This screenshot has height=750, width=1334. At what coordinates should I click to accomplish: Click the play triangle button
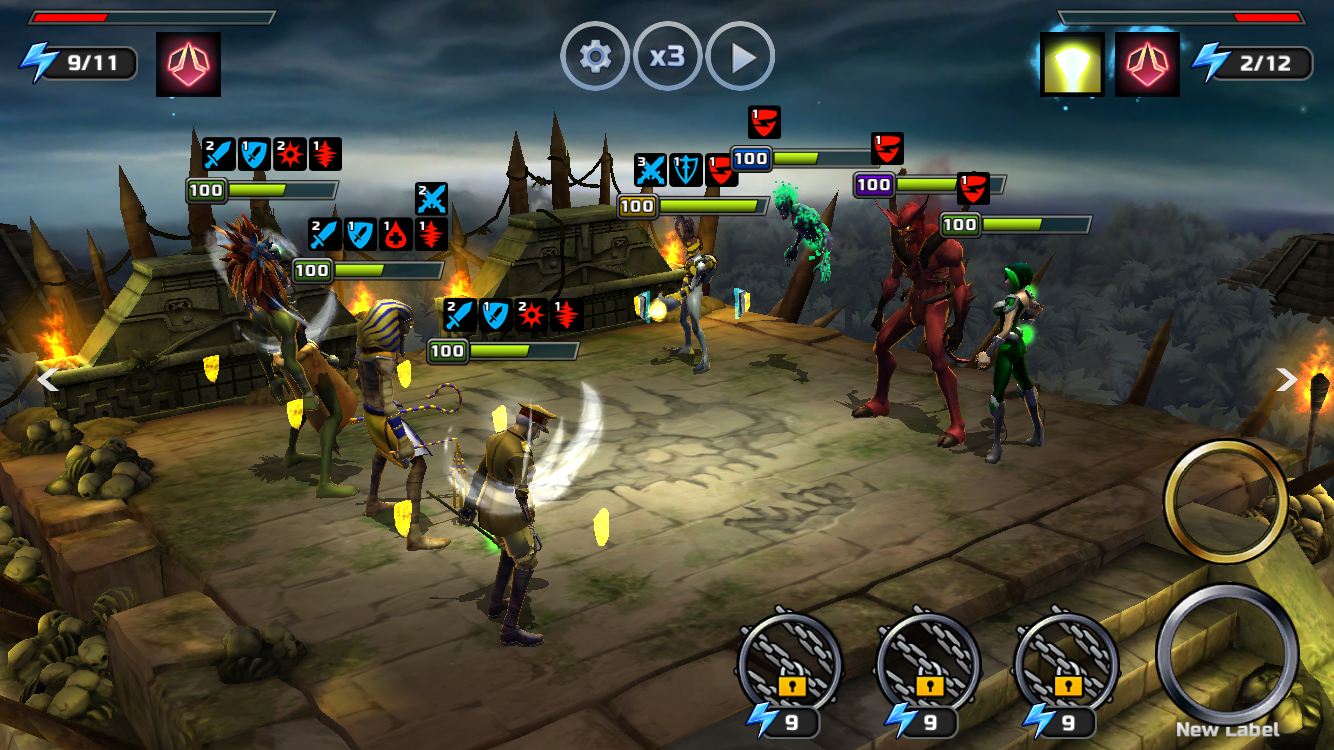[x=740, y=57]
